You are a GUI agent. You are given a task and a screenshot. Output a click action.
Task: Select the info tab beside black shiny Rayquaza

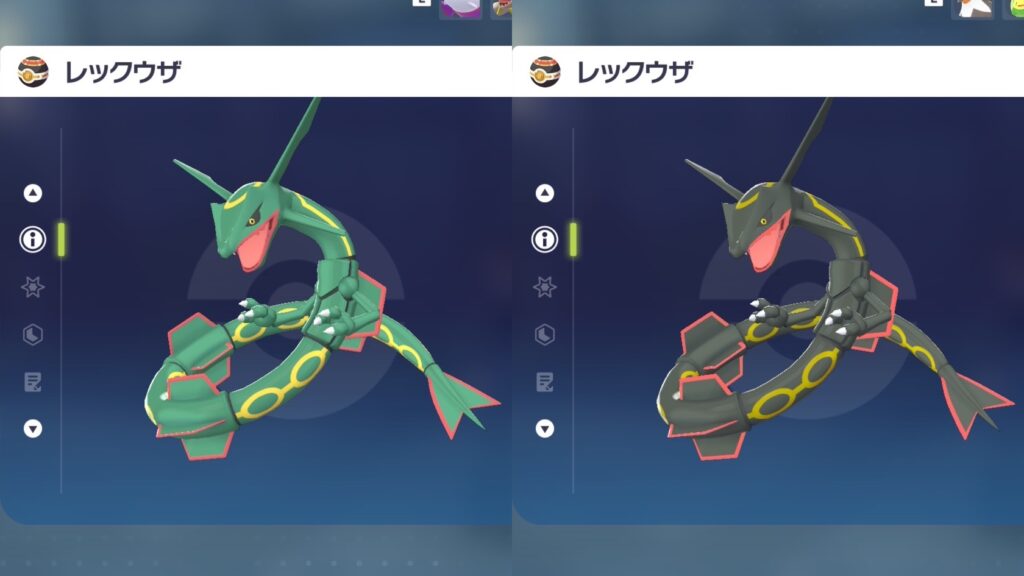point(545,240)
